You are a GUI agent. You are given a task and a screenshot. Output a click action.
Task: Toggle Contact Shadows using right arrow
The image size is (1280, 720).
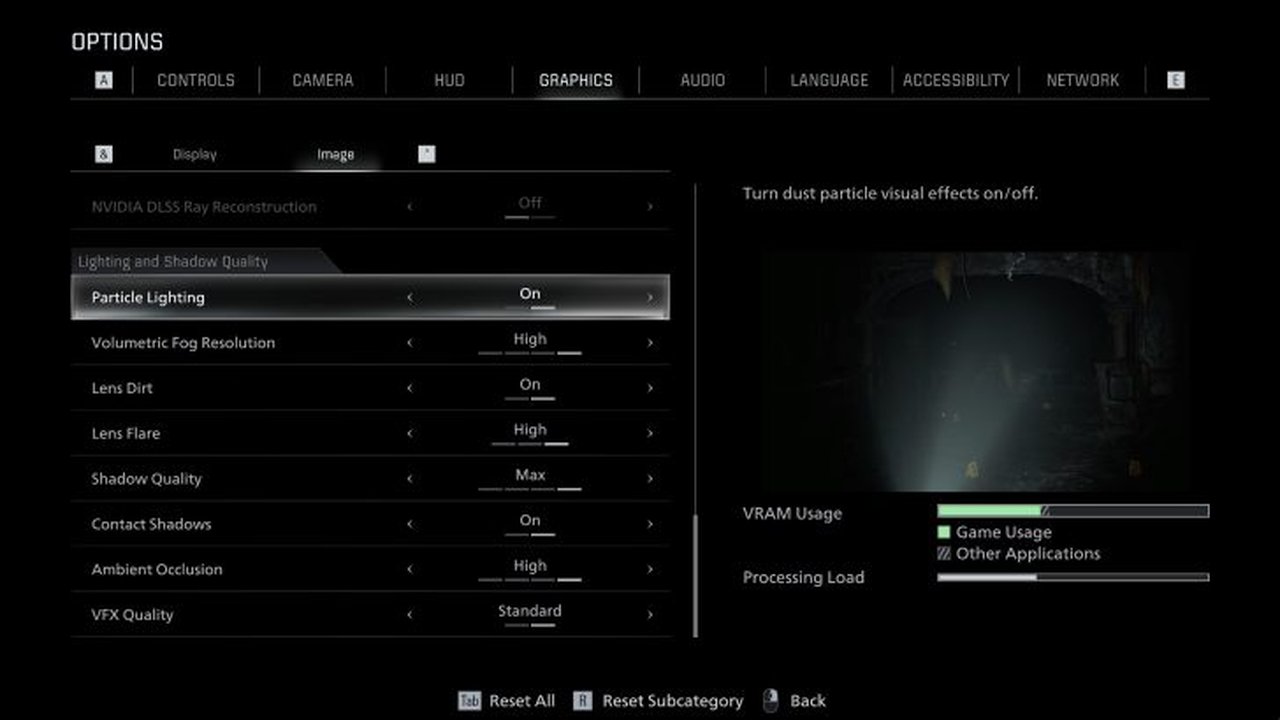coord(650,524)
